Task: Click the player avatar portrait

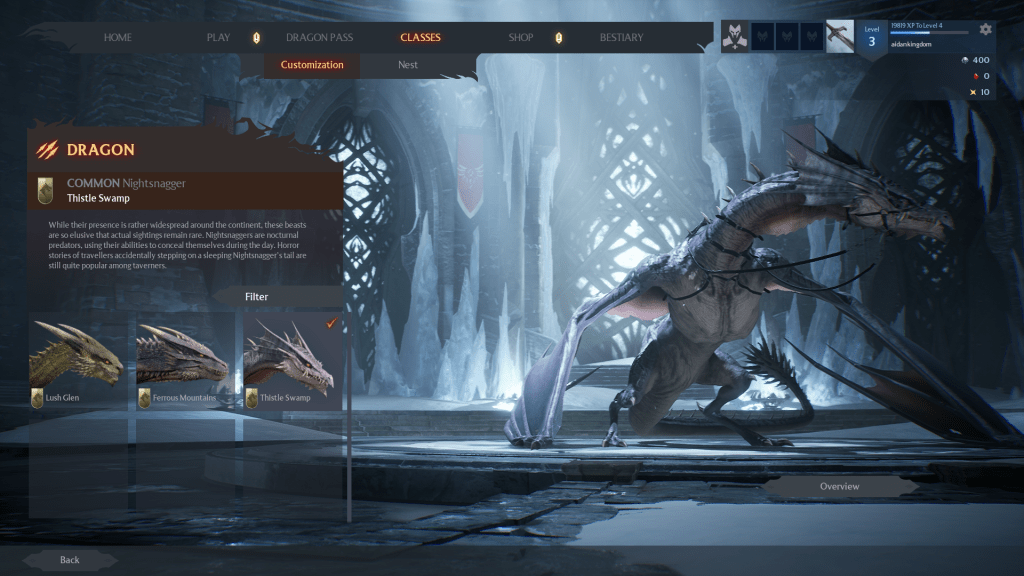Action: 735,37
